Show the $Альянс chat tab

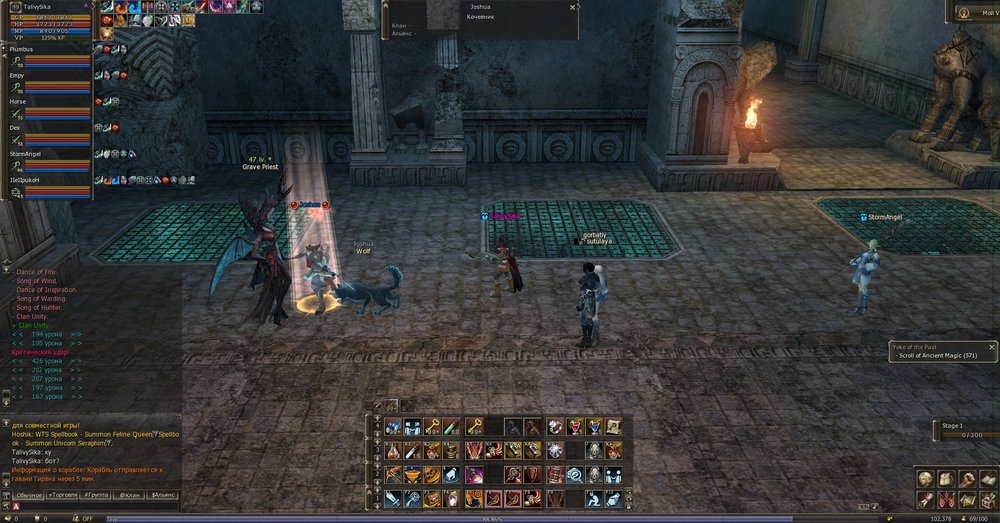(x=162, y=495)
